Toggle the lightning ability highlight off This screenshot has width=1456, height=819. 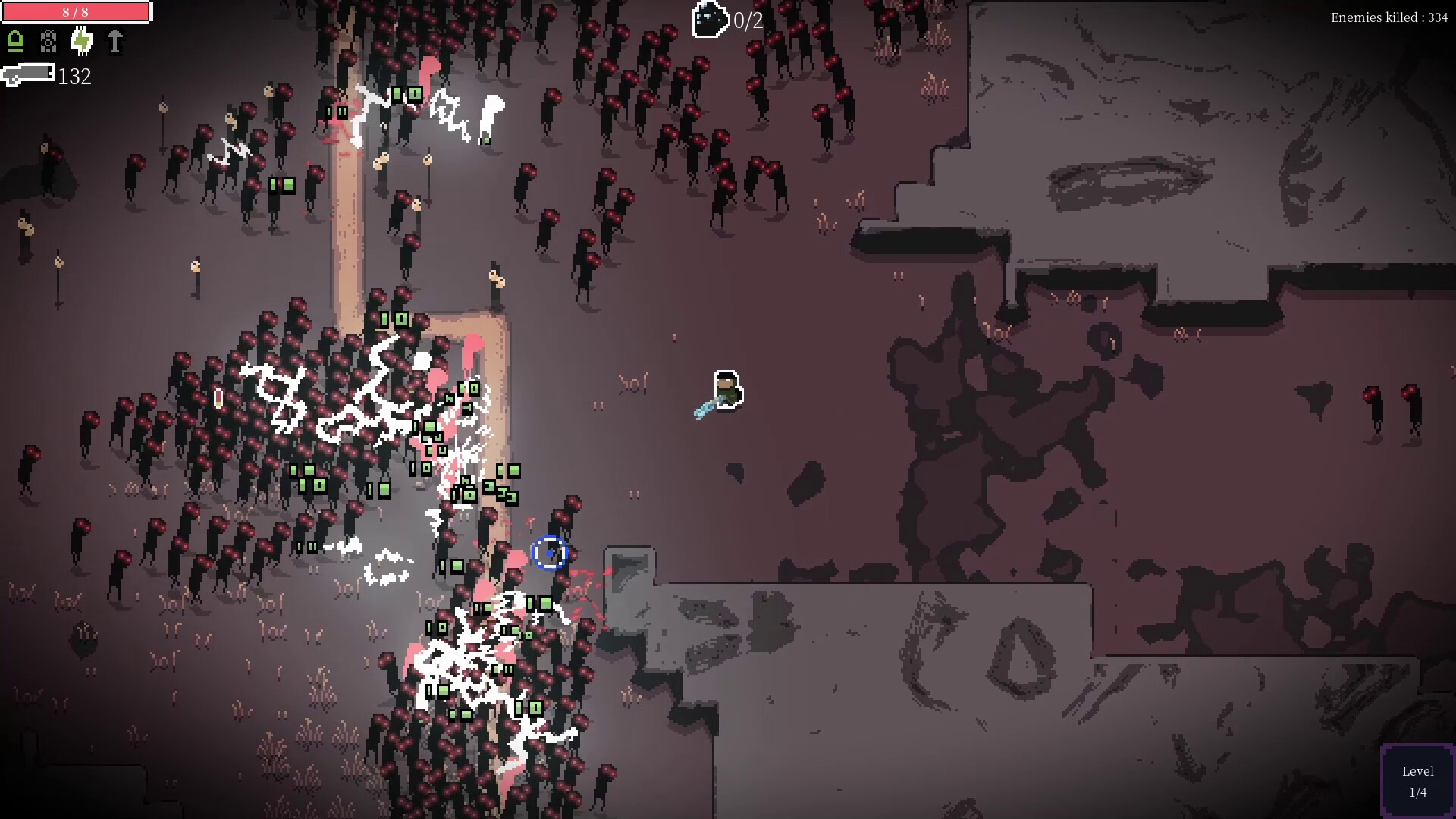[x=81, y=43]
